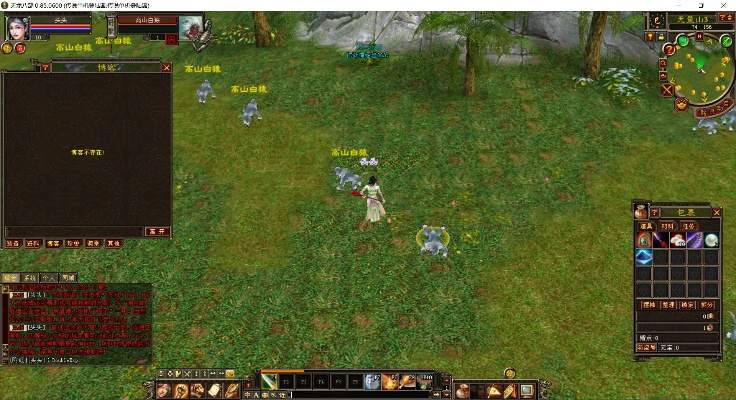Screen dimensions: 736x400
Task: Select the blue crystal item in the bag
Action: [x=645, y=257]
